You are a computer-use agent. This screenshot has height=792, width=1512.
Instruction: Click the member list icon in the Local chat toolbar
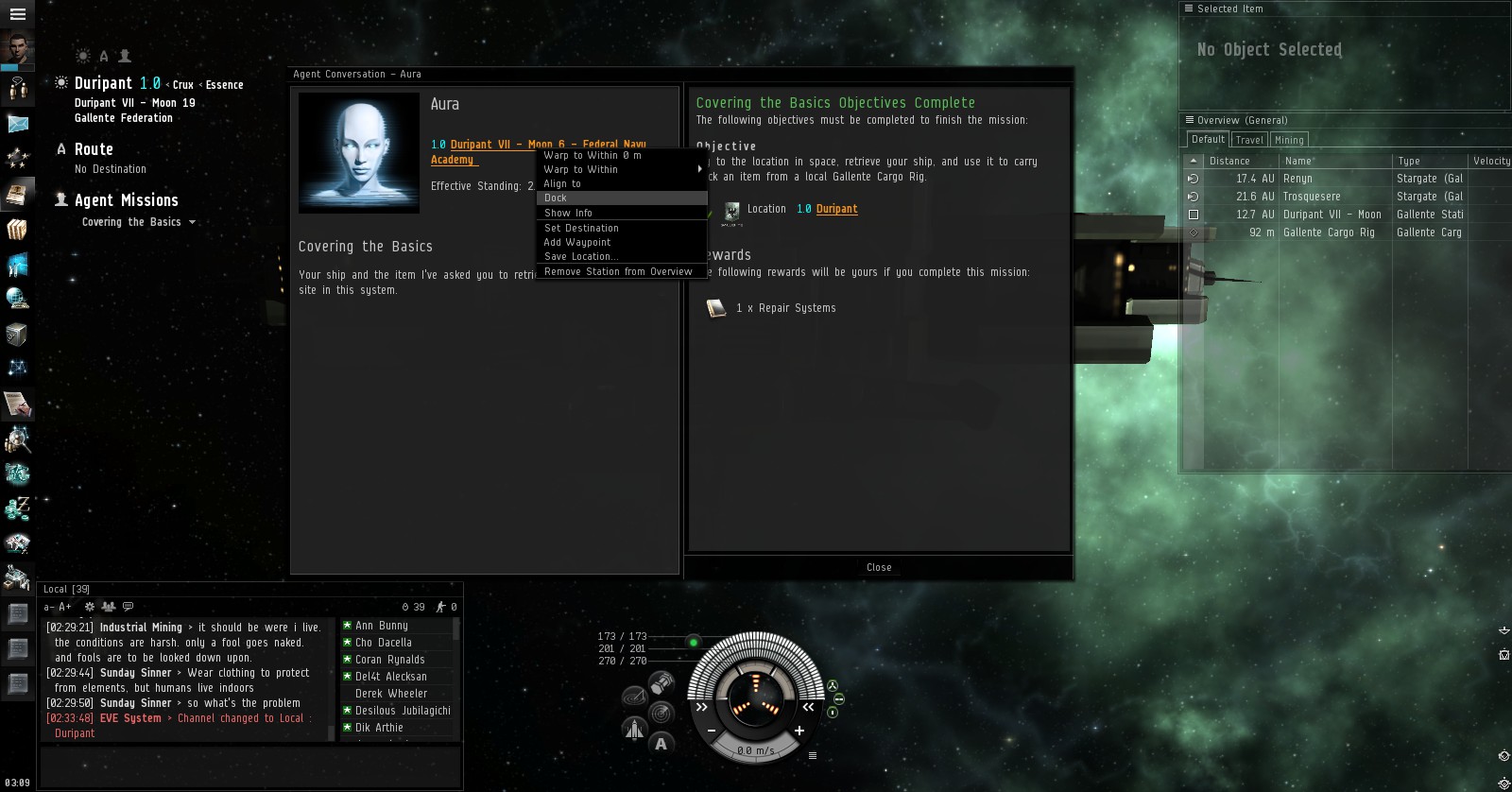[x=109, y=607]
